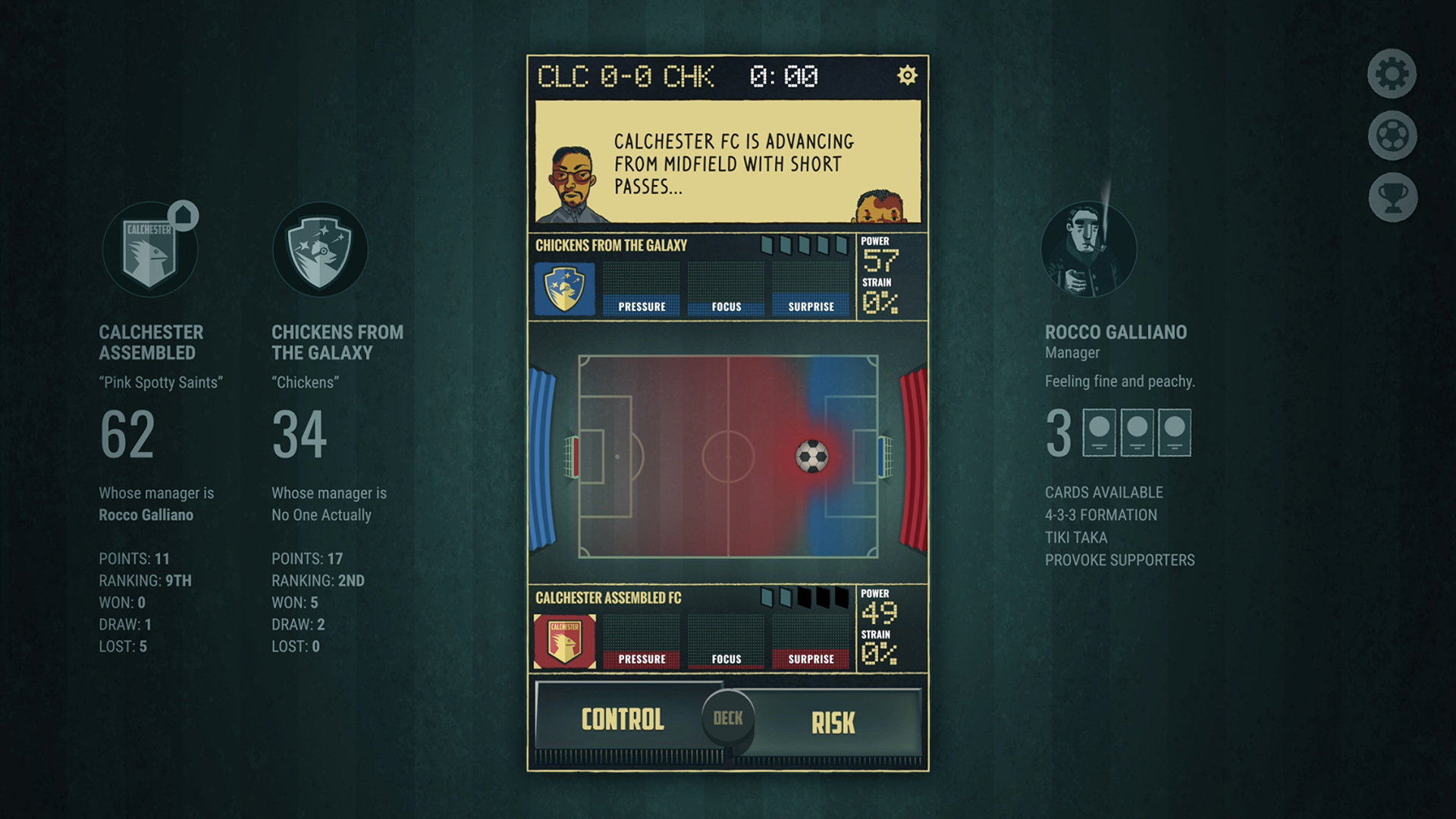Click the CLC 0-0 CHK scoreboard display
The image size is (1456, 819).
point(626,76)
